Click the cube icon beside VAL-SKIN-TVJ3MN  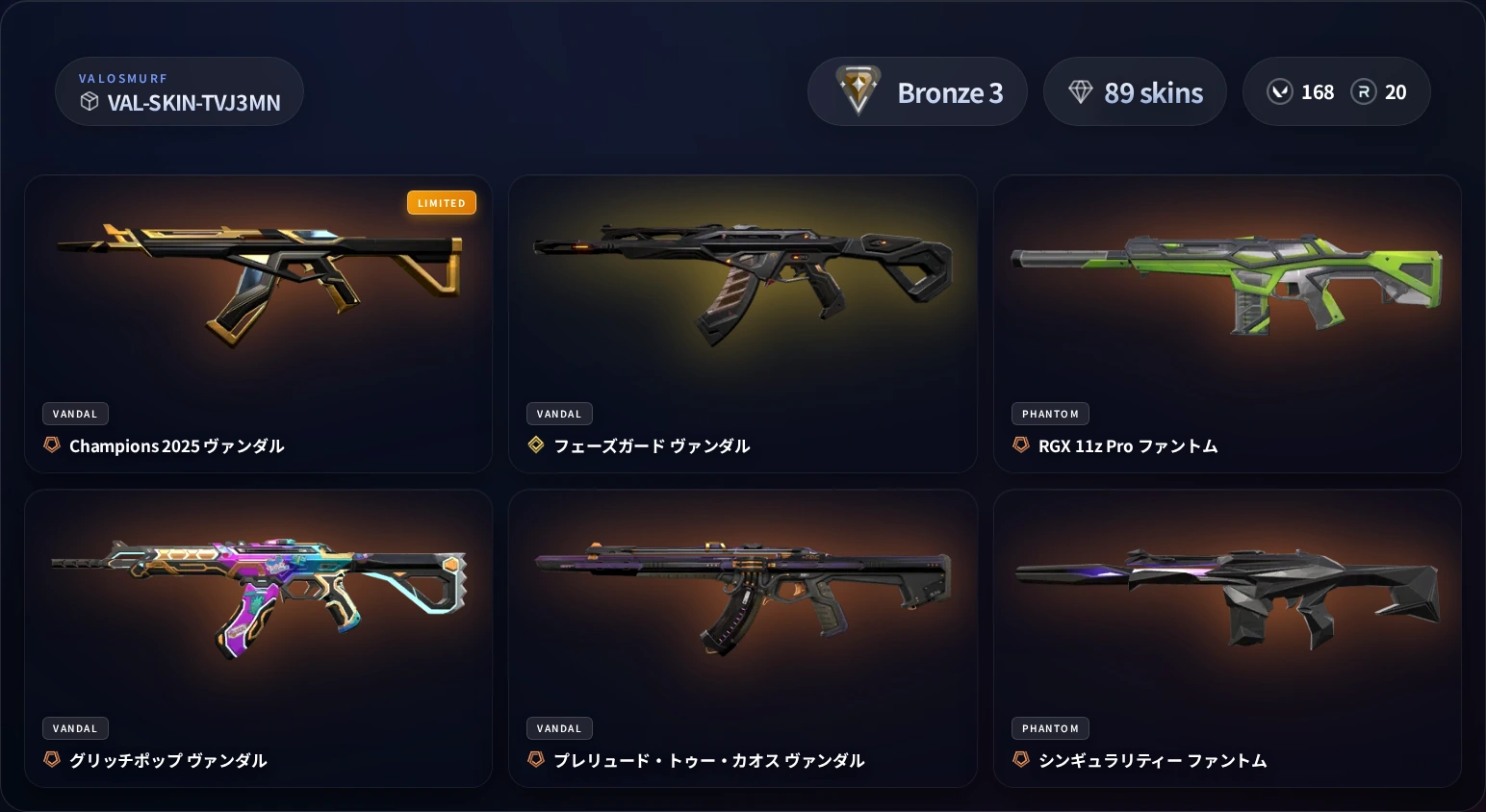pos(90,102)
